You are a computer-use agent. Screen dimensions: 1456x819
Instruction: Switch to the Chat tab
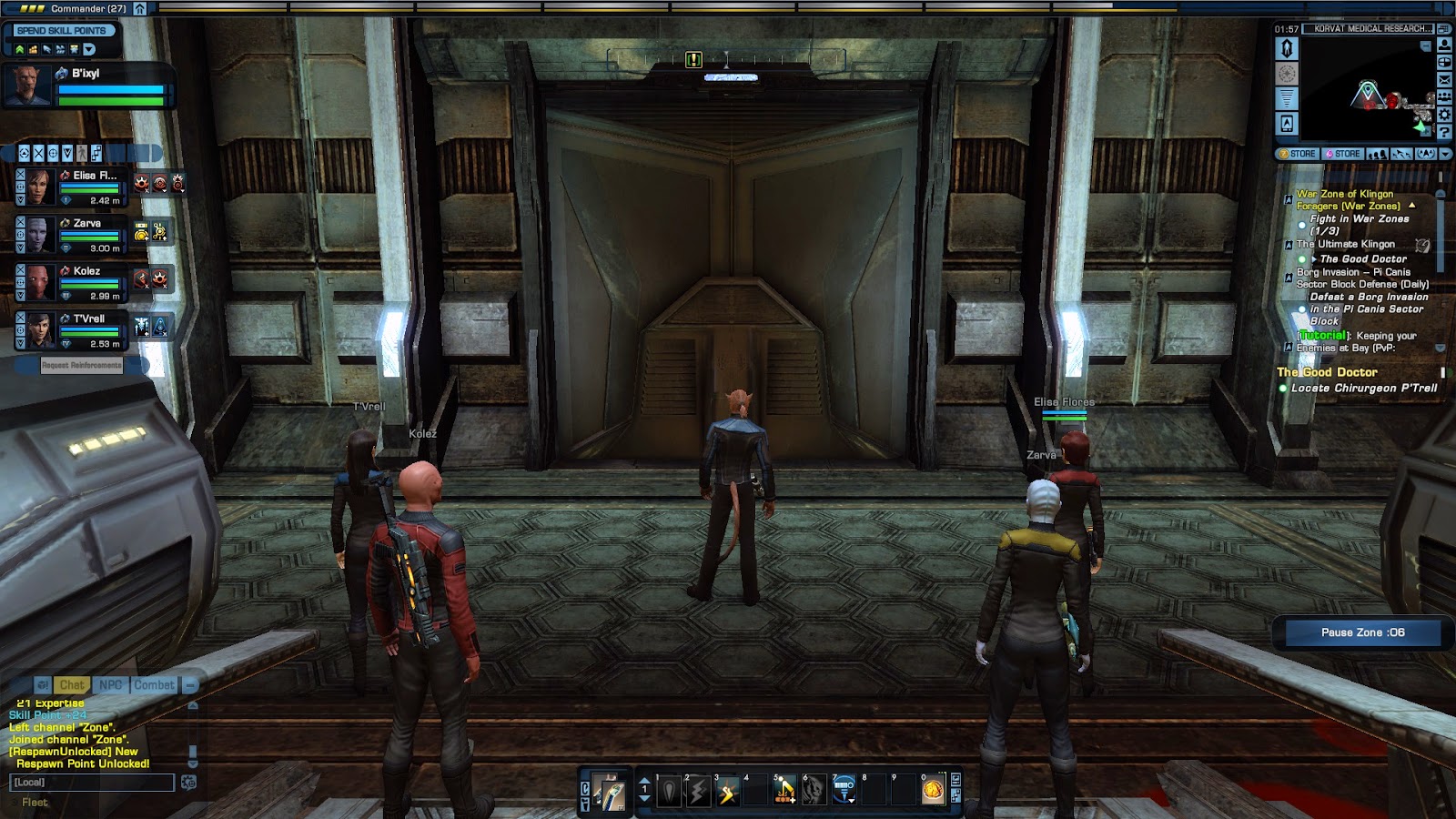pos(72,685)
